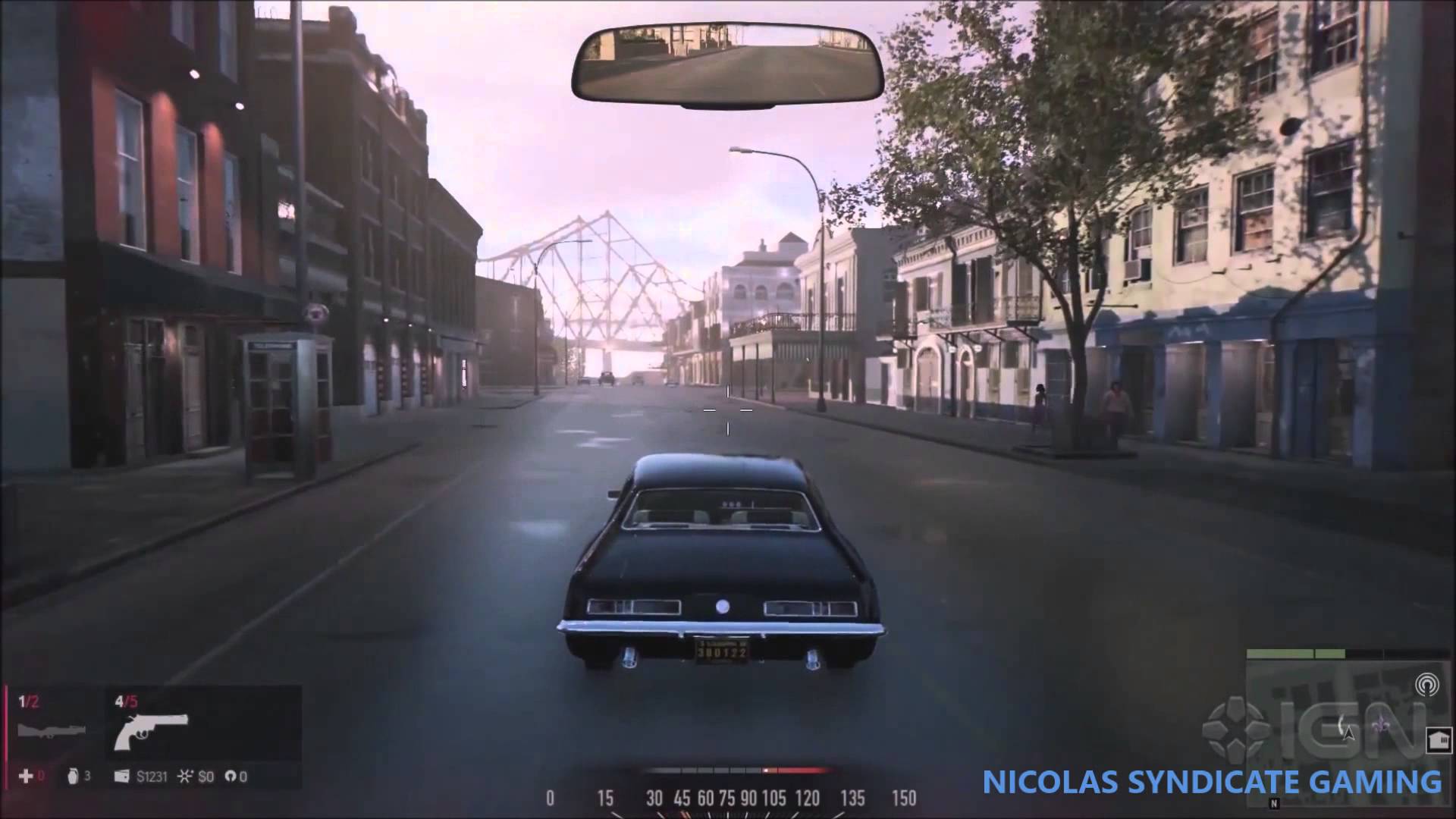The height and width of the screenshot is (819, 1456).
Task: Click the health plus icon
Action: (x=27, y=777)
